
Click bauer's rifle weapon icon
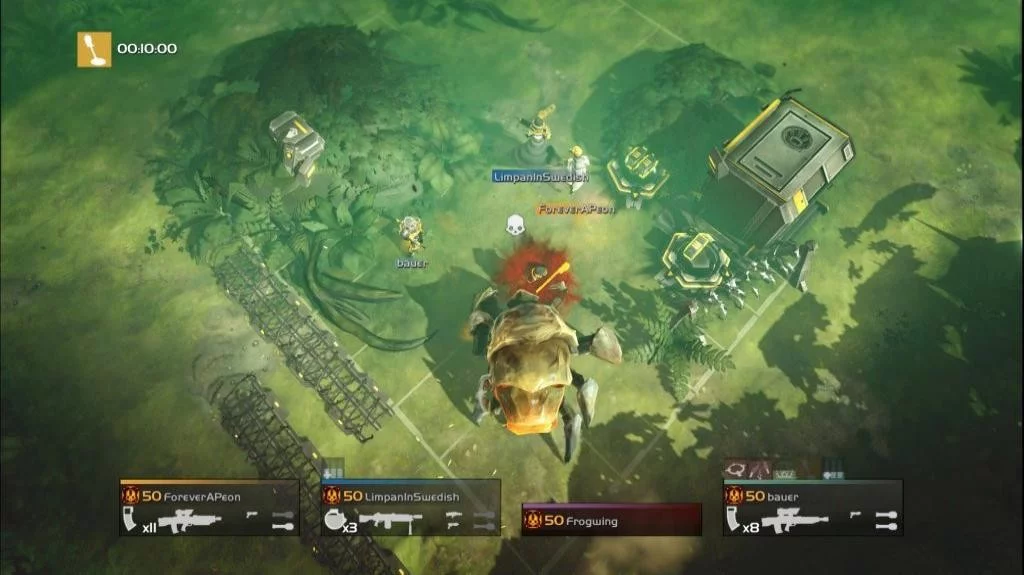point(798,520)
